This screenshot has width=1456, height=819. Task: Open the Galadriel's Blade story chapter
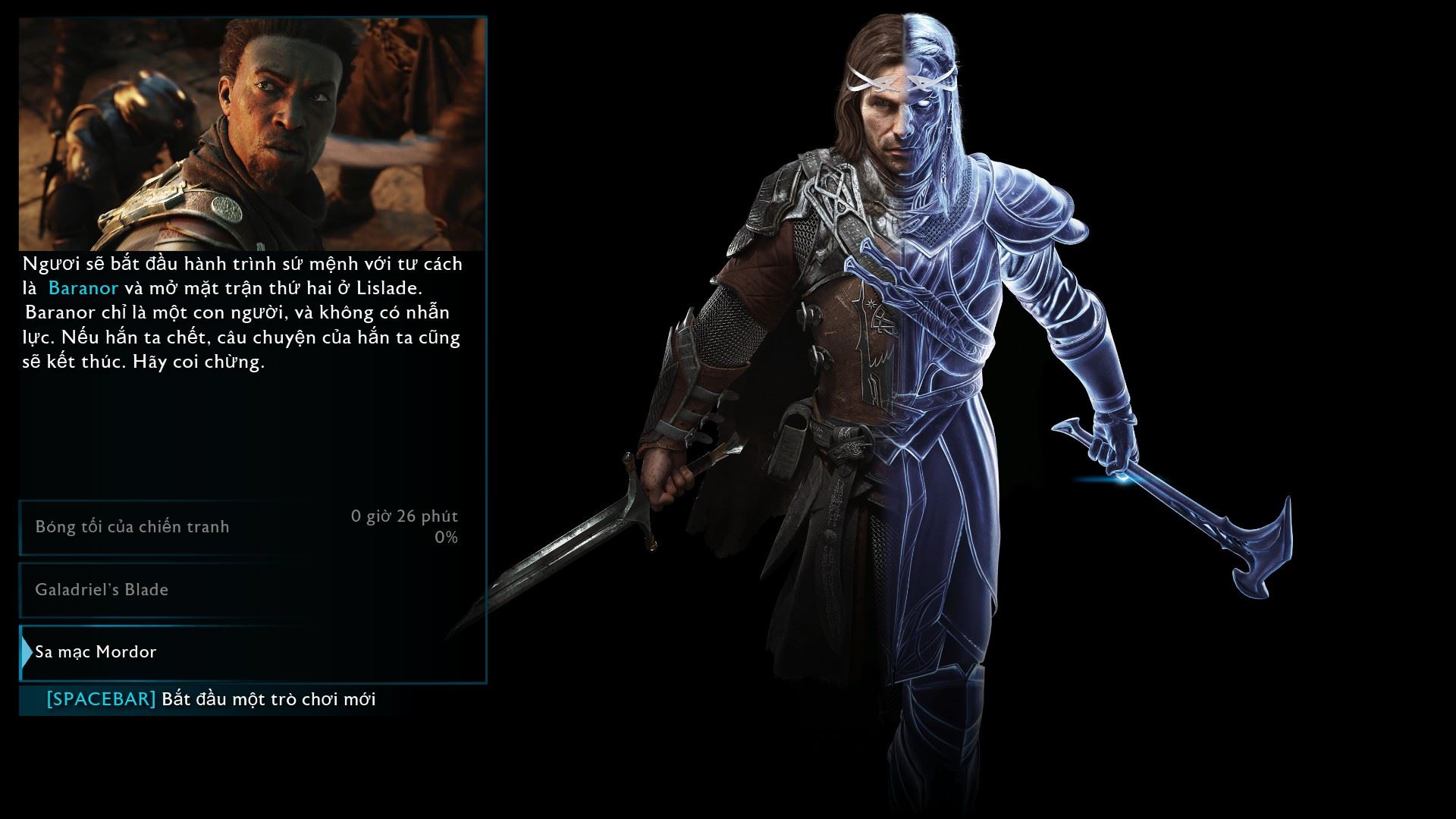click(102, 589)
